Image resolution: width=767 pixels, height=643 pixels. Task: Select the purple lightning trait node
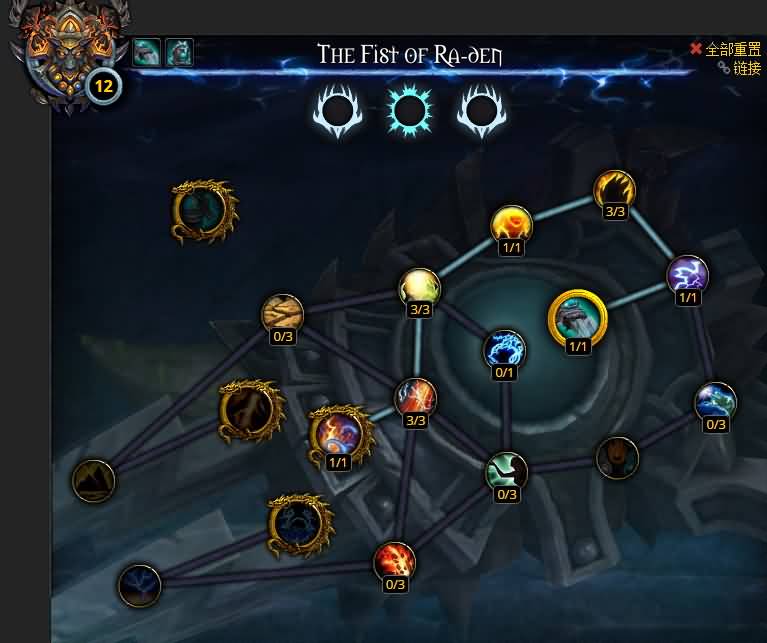pos(687,275)
